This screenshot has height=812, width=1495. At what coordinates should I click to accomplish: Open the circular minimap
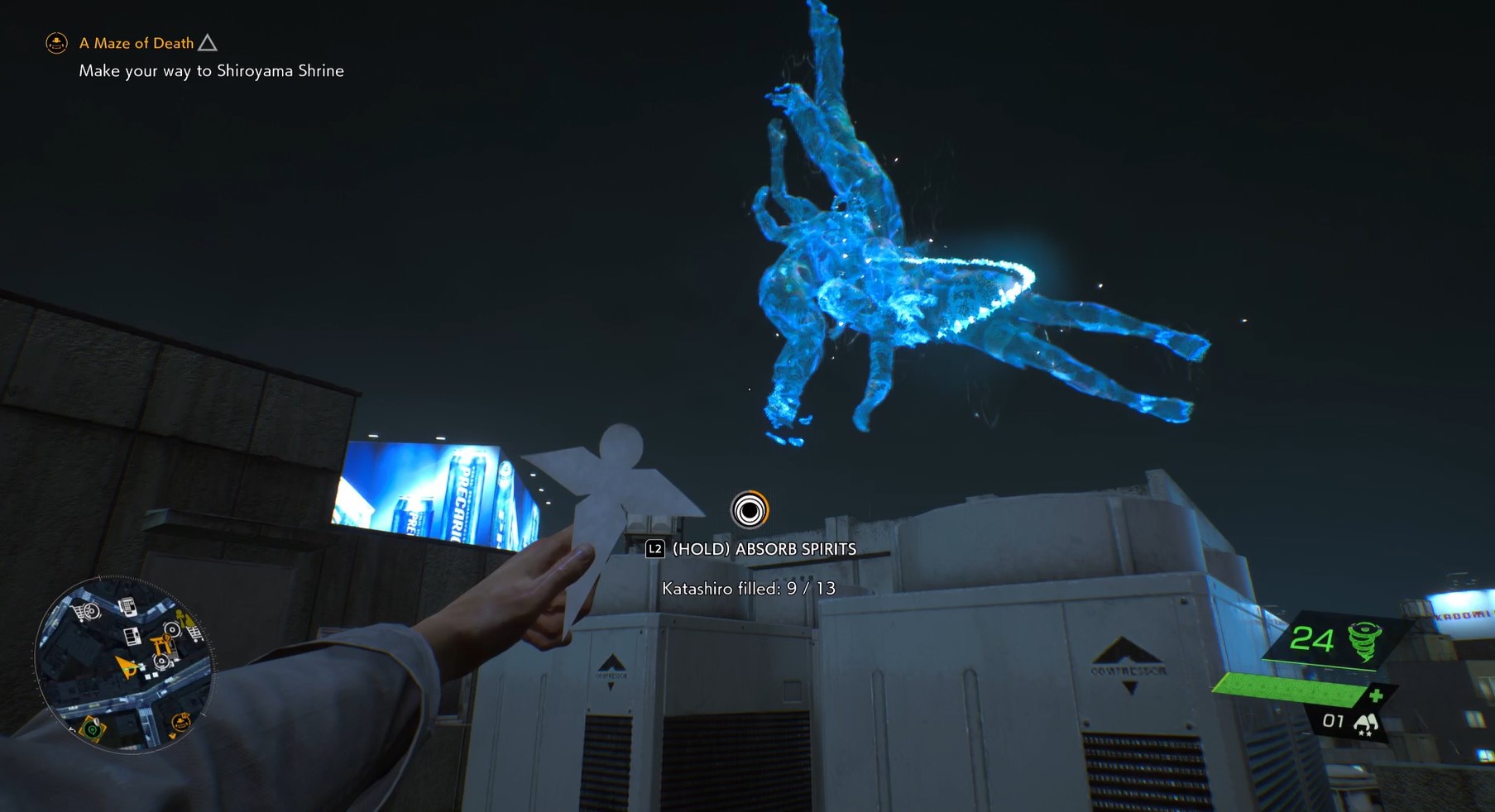click(x=124, y=664)
